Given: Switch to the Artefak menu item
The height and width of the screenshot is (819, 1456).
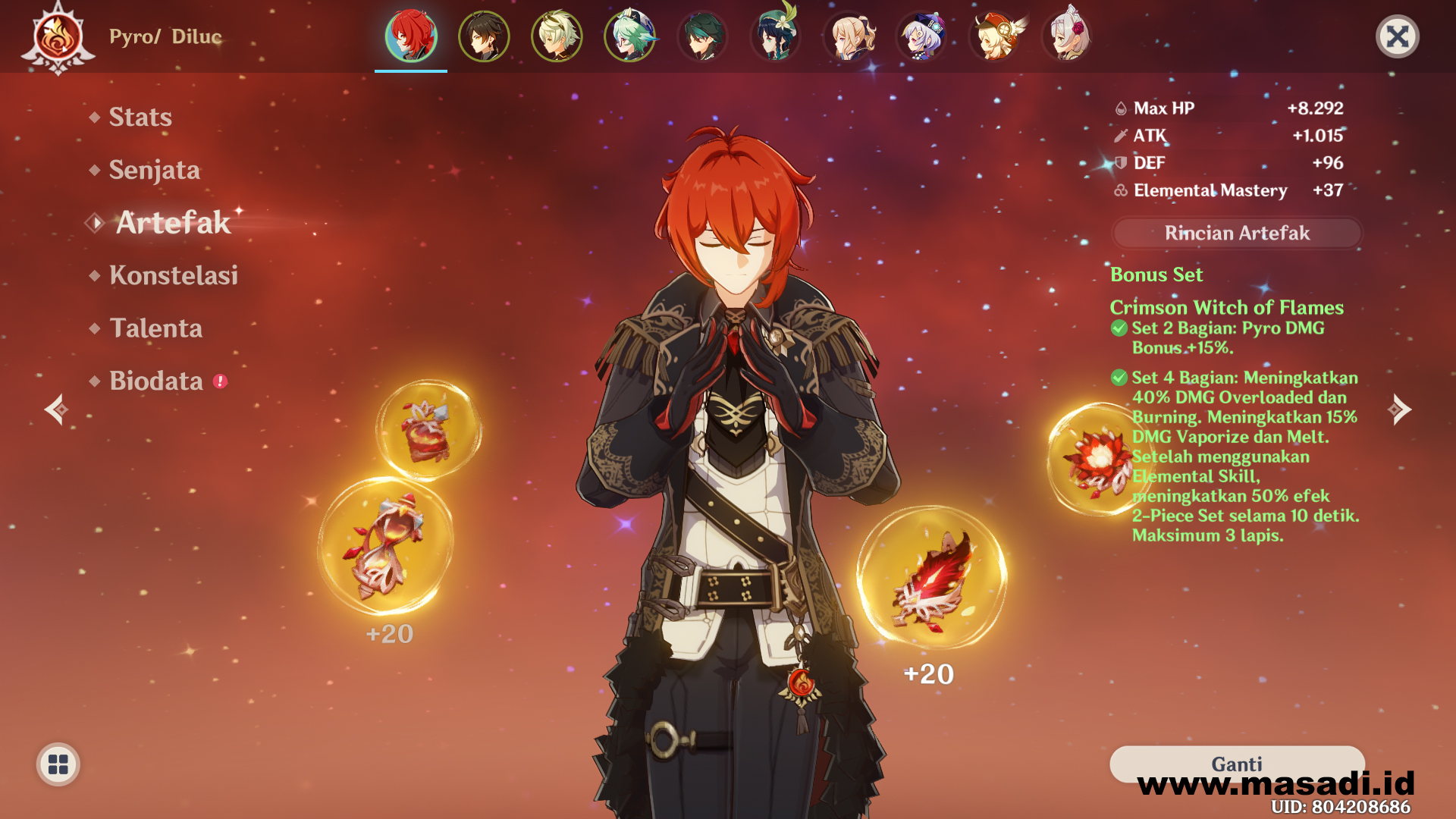Looking at the screenshot, I should coord(173,224).
